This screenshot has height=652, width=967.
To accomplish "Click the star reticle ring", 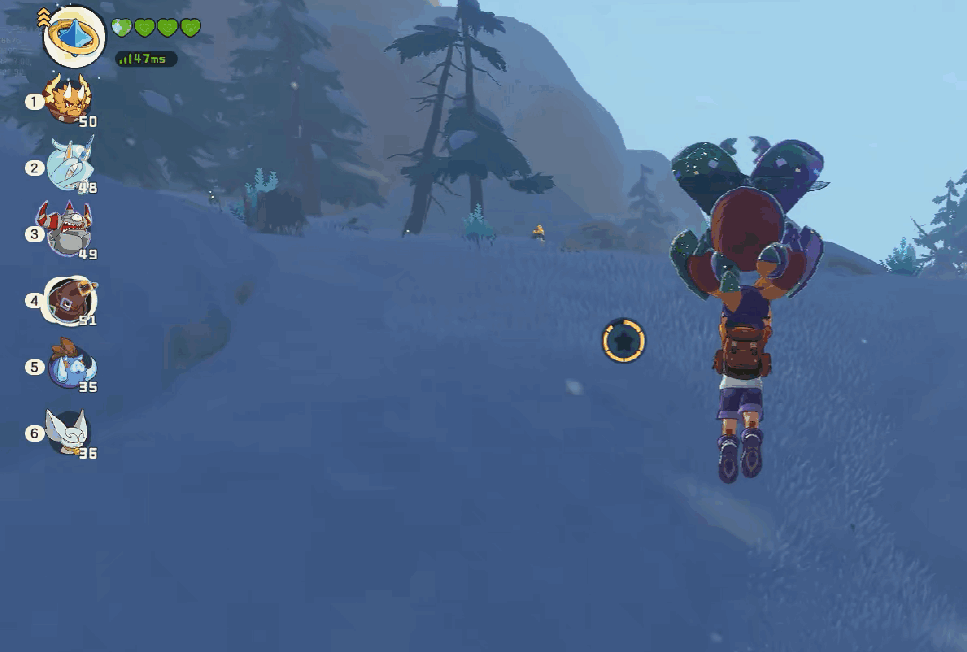I will pos(624,341).
